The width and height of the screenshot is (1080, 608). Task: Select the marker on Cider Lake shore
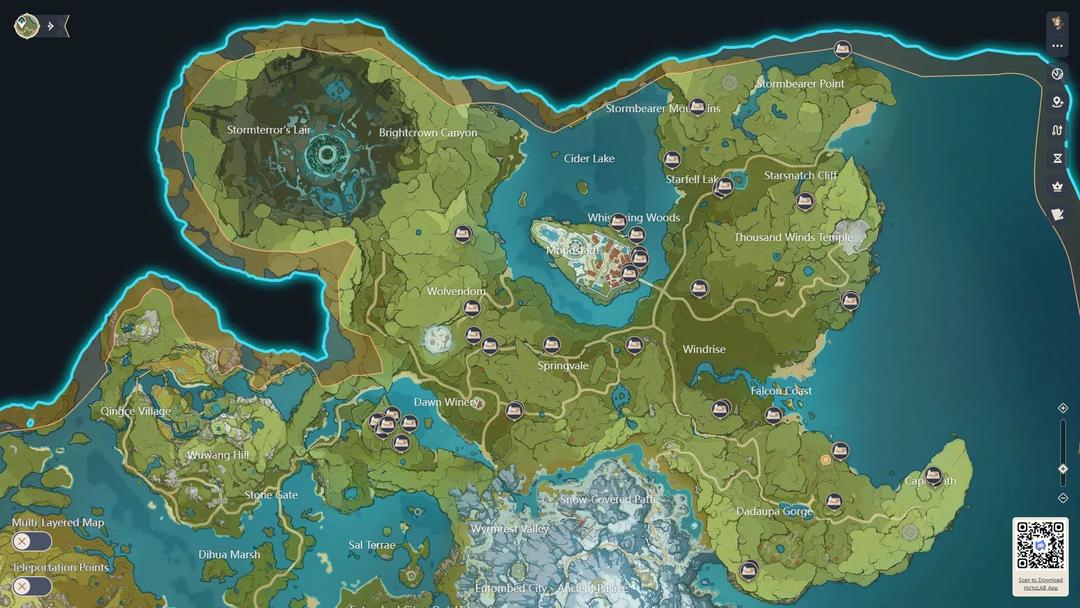pos(672,159)
